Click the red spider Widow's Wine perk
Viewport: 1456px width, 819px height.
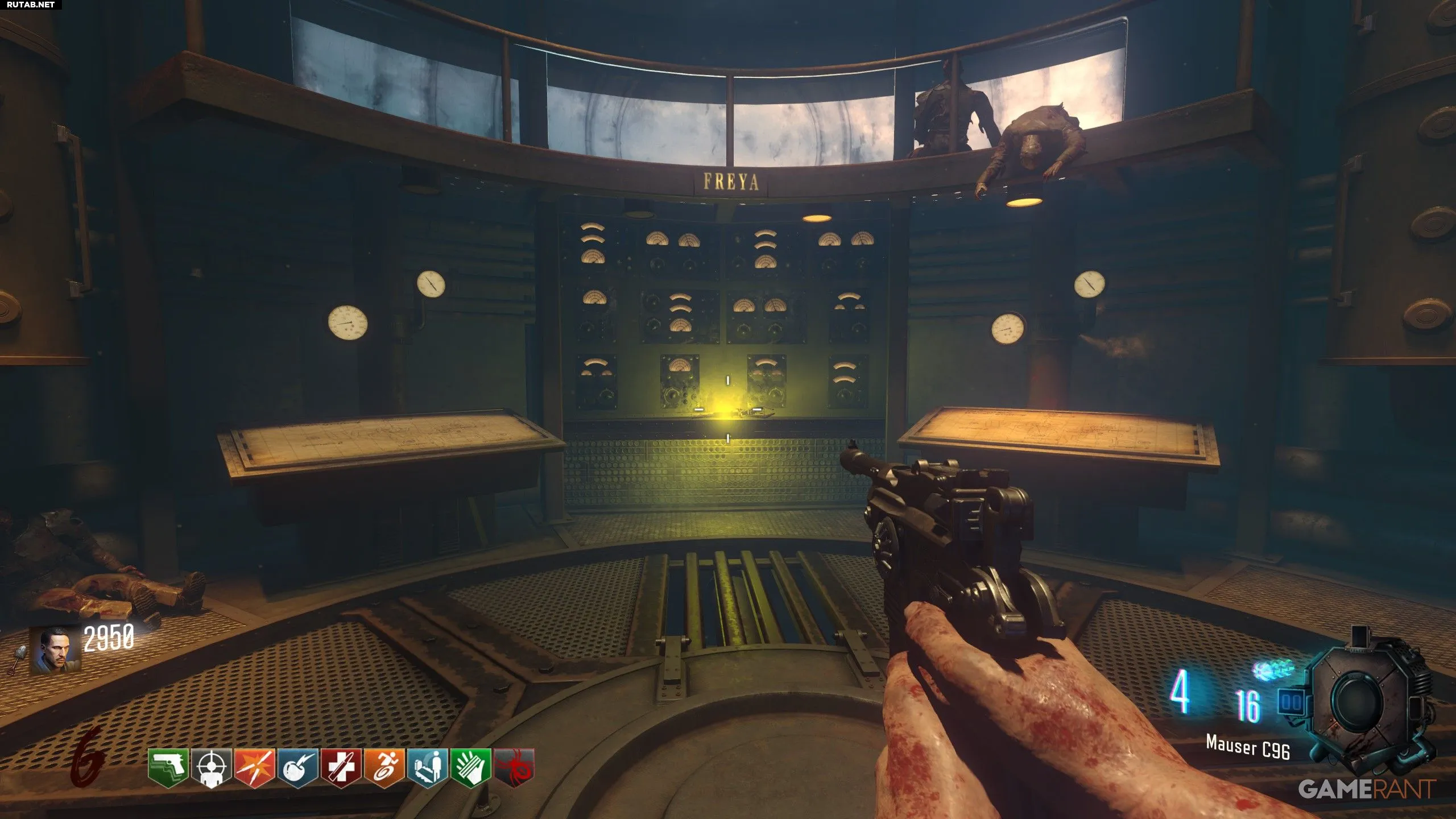click(514, 768)
